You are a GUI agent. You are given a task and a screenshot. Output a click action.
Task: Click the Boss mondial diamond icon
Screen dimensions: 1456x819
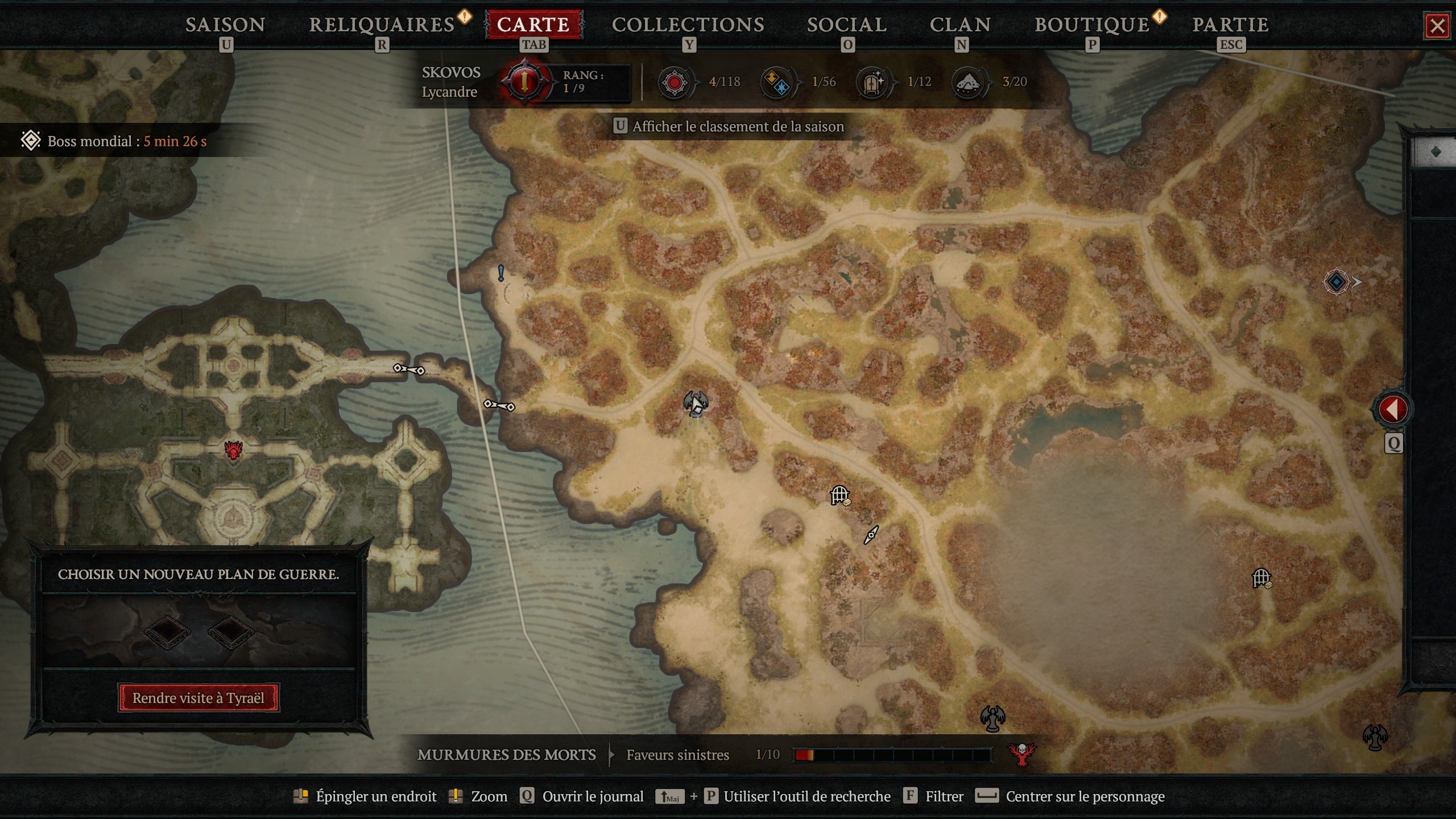point(30,140)
